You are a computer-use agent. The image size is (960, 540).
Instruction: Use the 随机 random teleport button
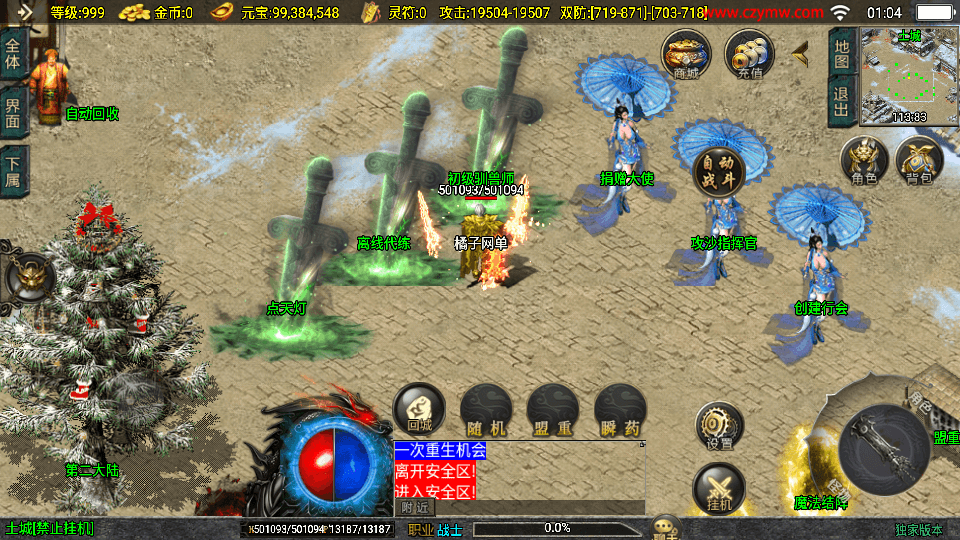click(x=485, y=410)
